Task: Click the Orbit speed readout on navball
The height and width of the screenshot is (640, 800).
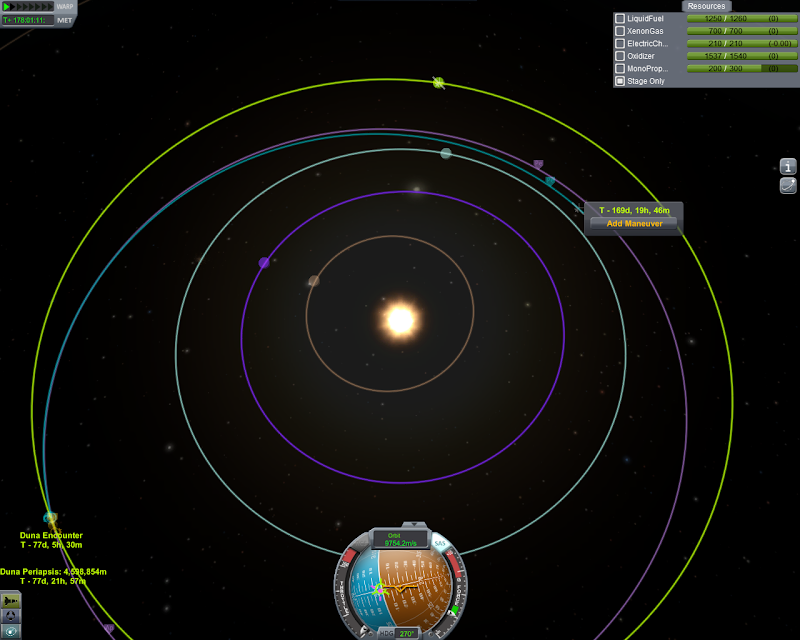Action: 400,541
